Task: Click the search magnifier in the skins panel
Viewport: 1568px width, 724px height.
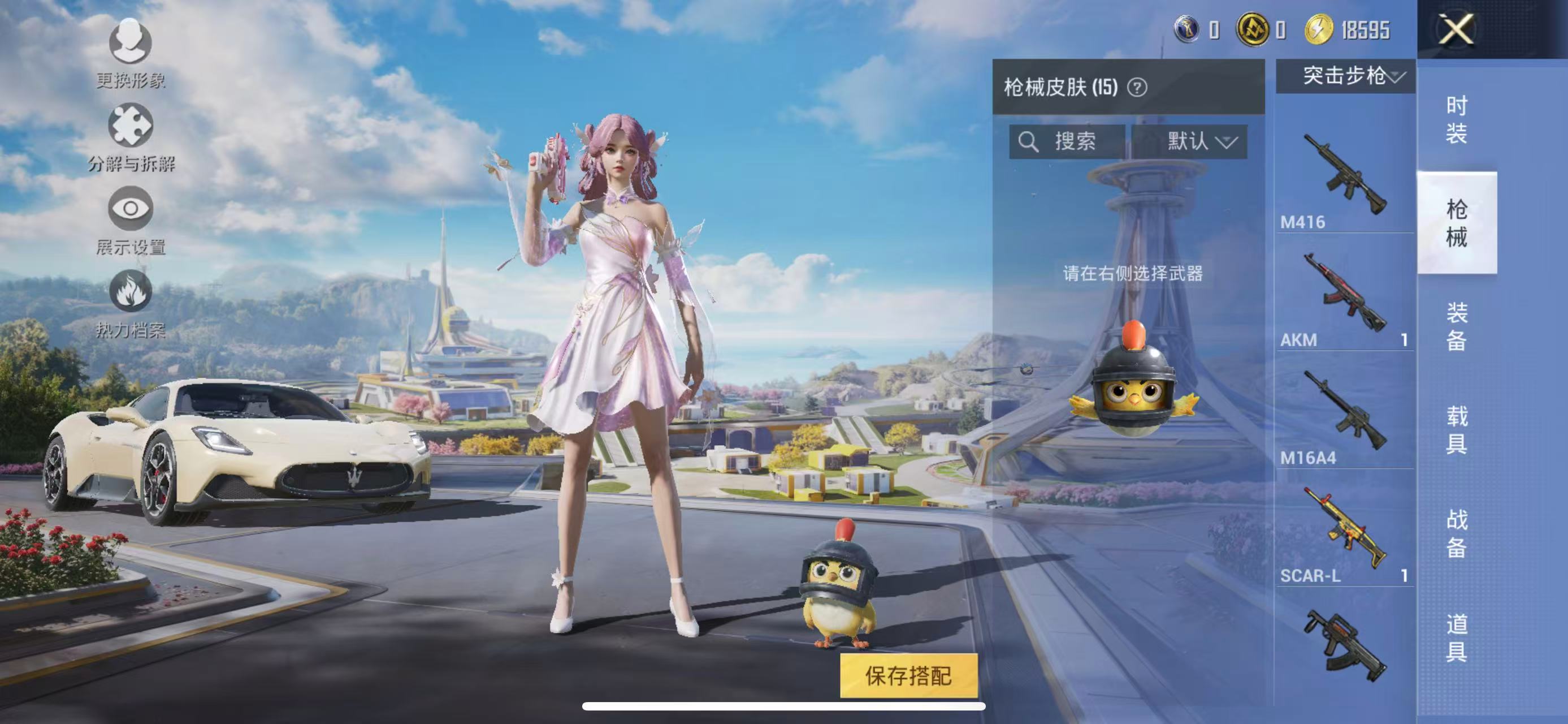Action: (x=1029, y=142)
